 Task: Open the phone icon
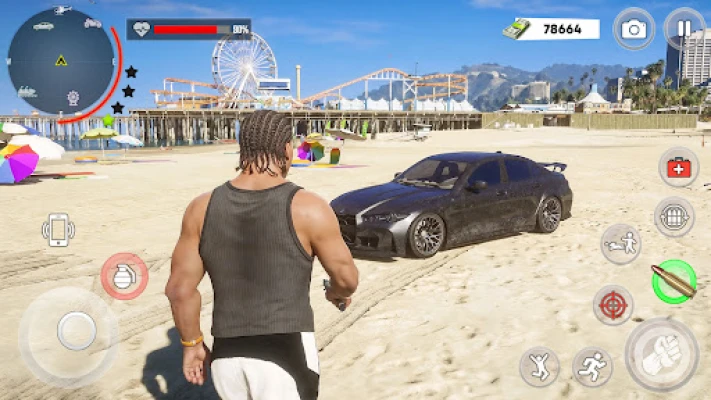click(58, 229)
